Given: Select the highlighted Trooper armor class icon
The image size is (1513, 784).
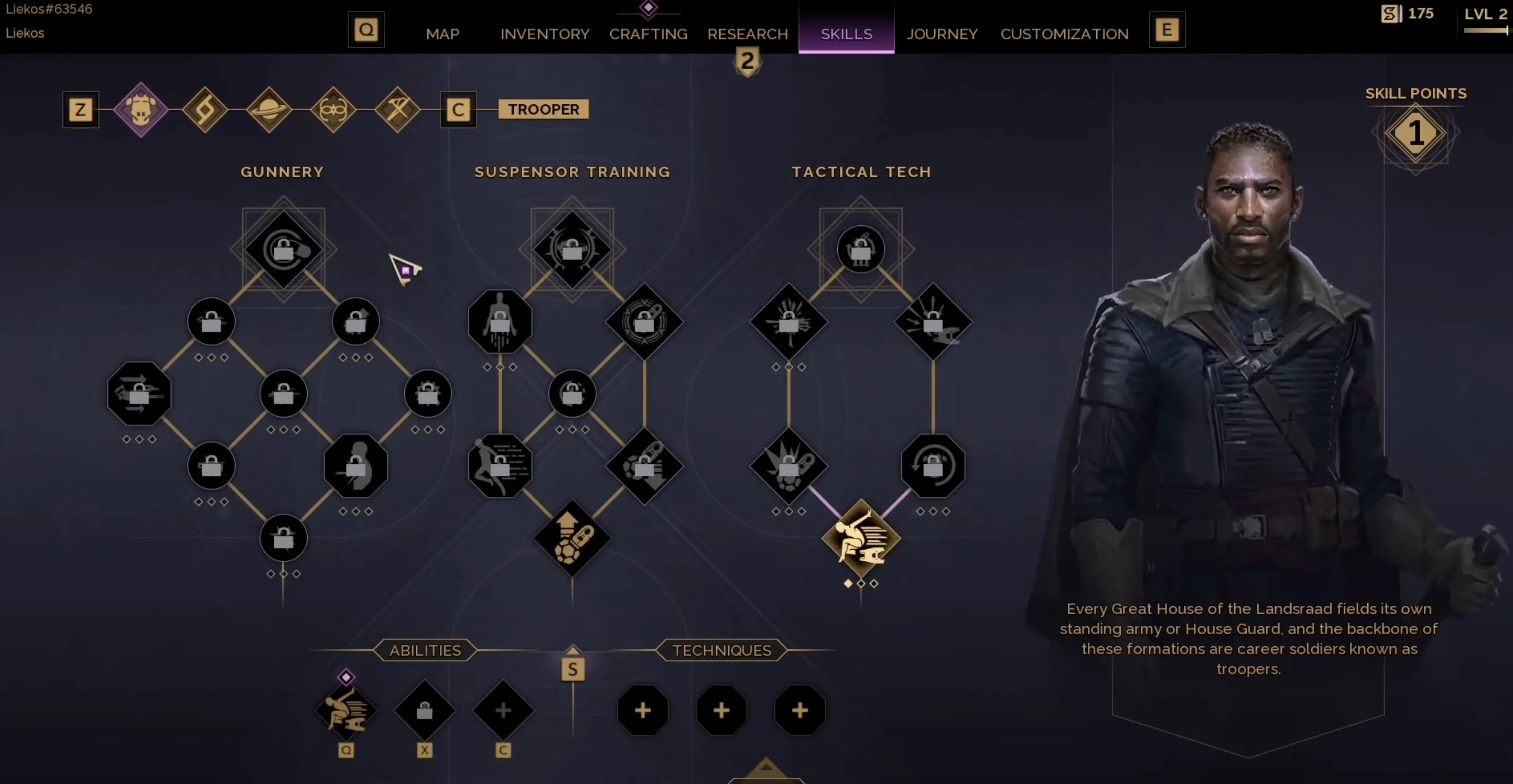Looking at the screenshot, I should pos(141,109).
